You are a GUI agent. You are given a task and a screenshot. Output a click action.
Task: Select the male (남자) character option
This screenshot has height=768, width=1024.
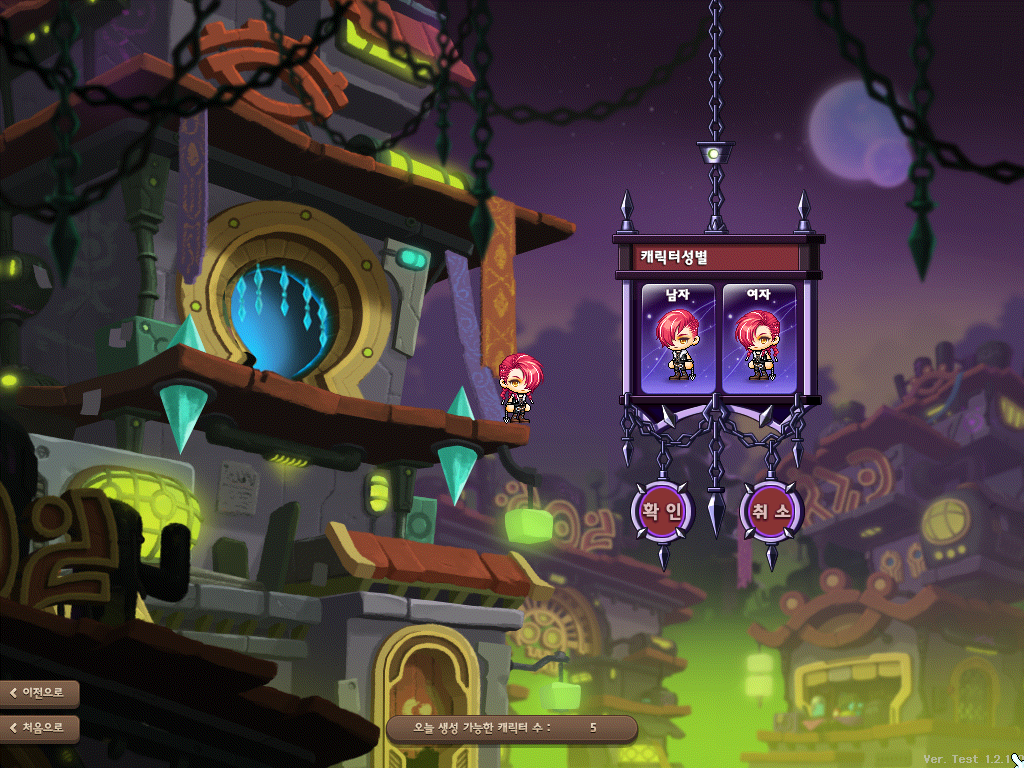pos(678,339)
